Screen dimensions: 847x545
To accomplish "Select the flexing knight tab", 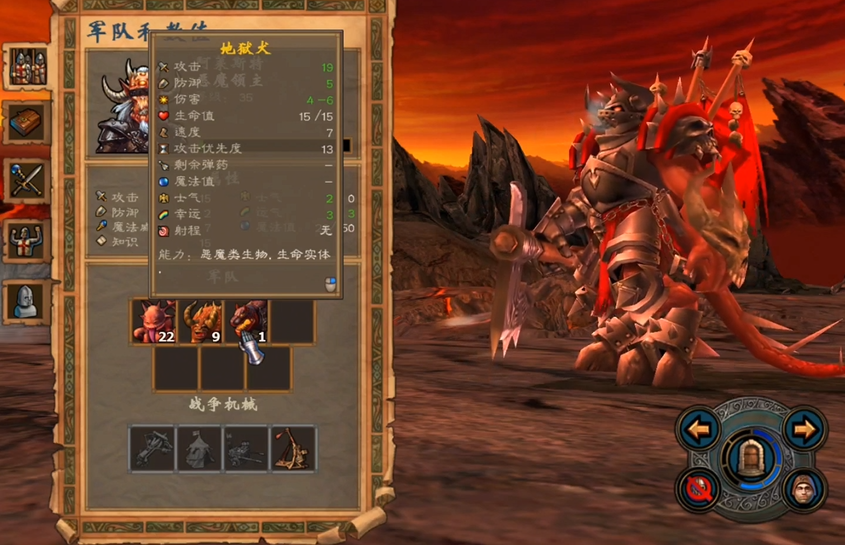I will click(28, 240).
